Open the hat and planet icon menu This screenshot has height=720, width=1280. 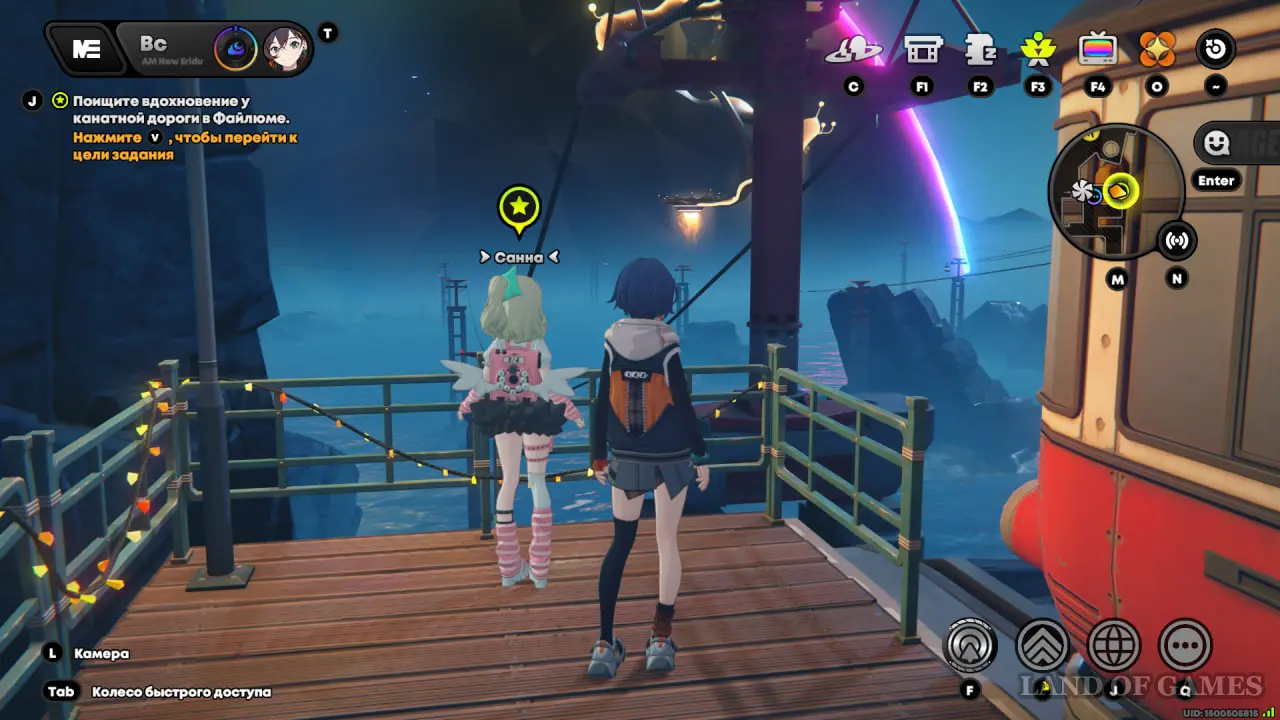click(x=852, y=49)
